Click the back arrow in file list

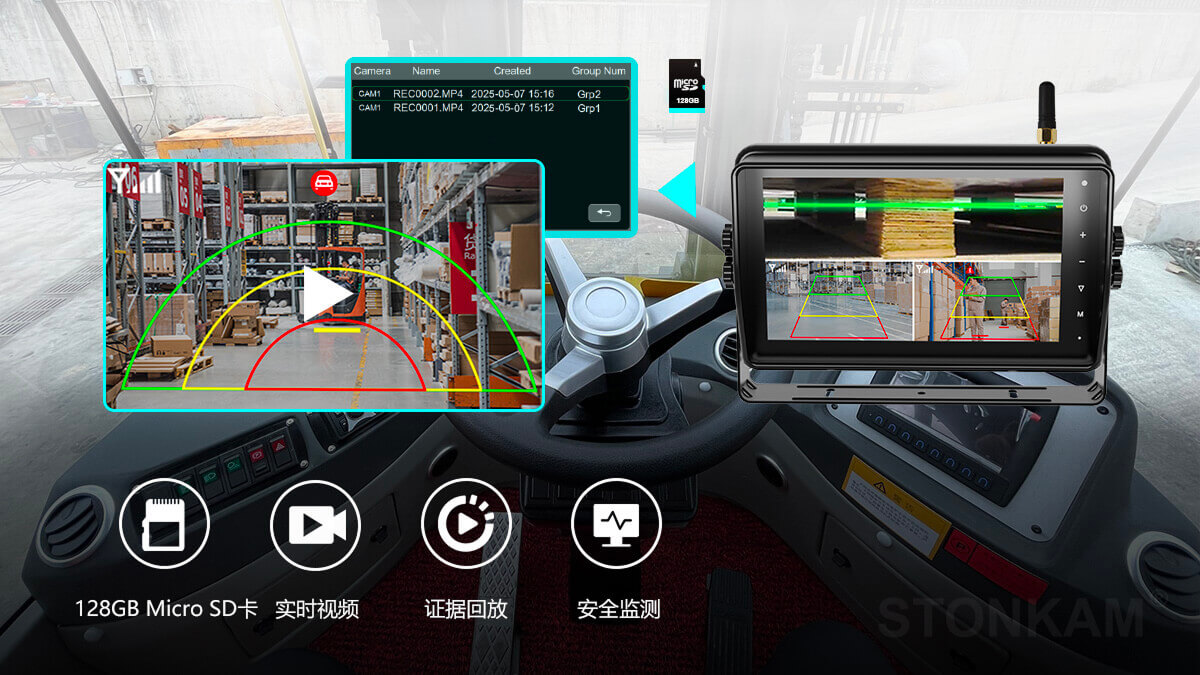pyautogui.click(x=604, y=213)
